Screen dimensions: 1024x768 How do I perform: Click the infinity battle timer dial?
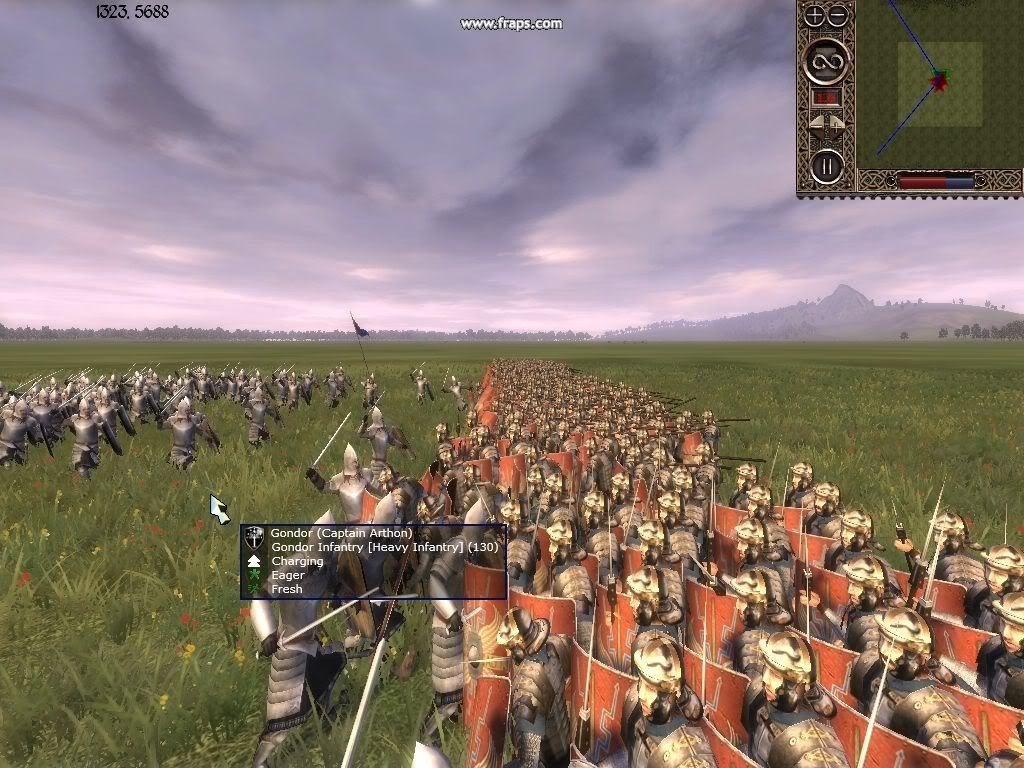(827, 61)
